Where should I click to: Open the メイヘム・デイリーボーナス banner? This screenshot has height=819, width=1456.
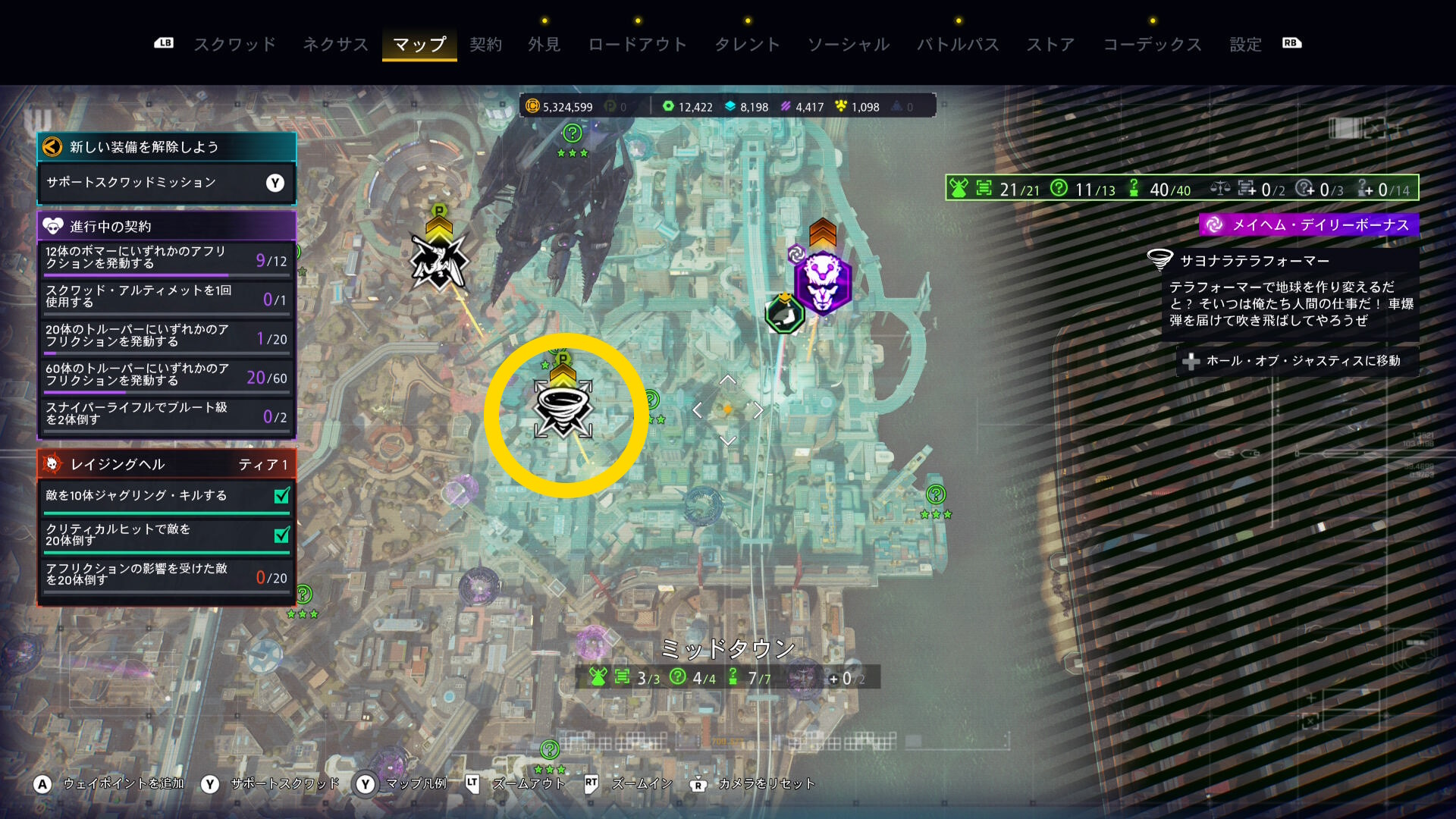click(1310, 225)
